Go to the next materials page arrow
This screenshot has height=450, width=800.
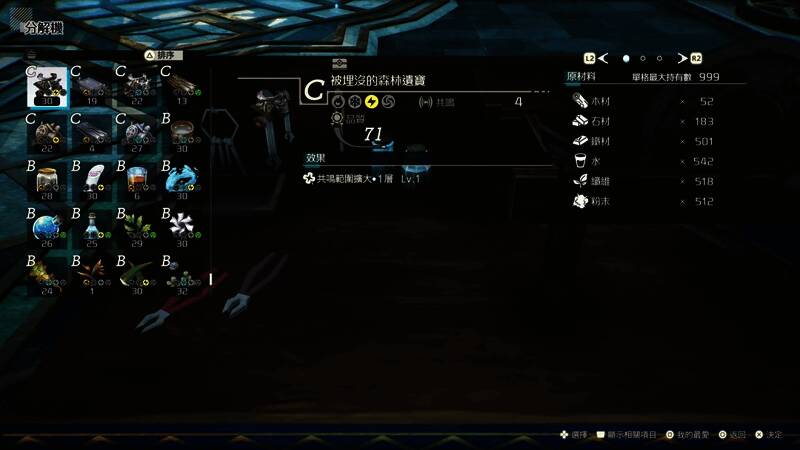[x=681, y=59]
